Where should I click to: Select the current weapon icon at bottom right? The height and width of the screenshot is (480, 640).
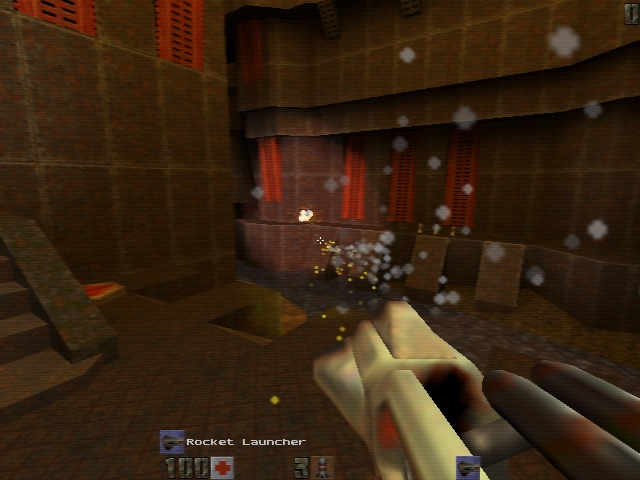(x=468, y=467)
